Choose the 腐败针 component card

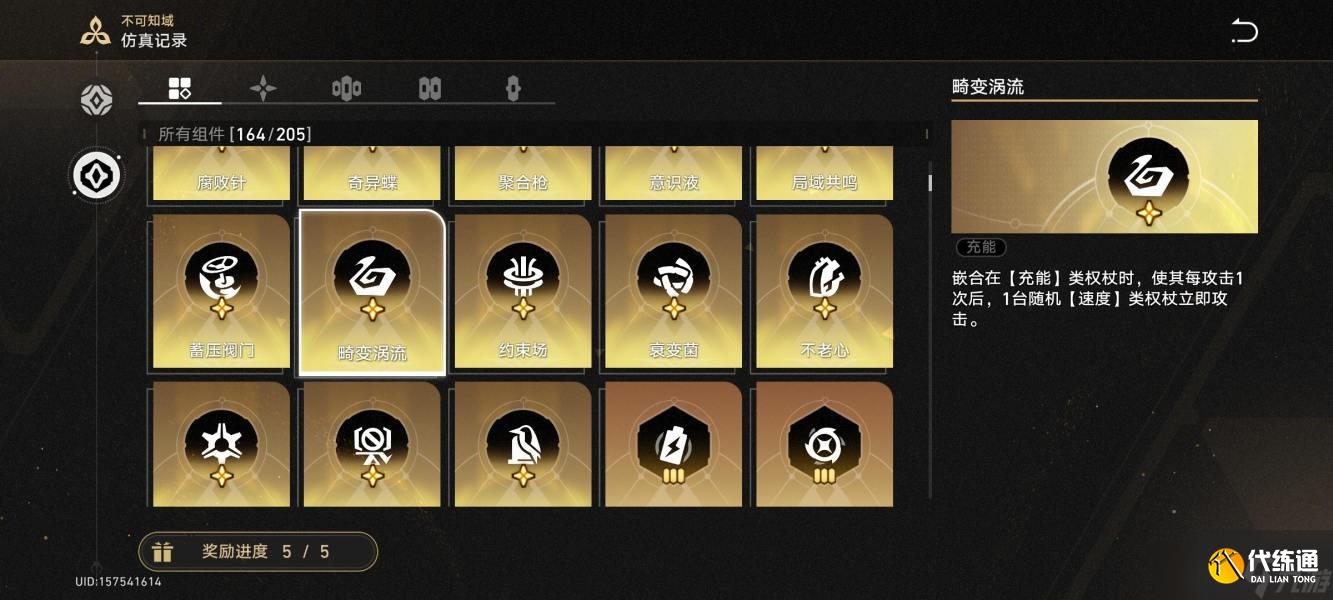coord(221,174)
